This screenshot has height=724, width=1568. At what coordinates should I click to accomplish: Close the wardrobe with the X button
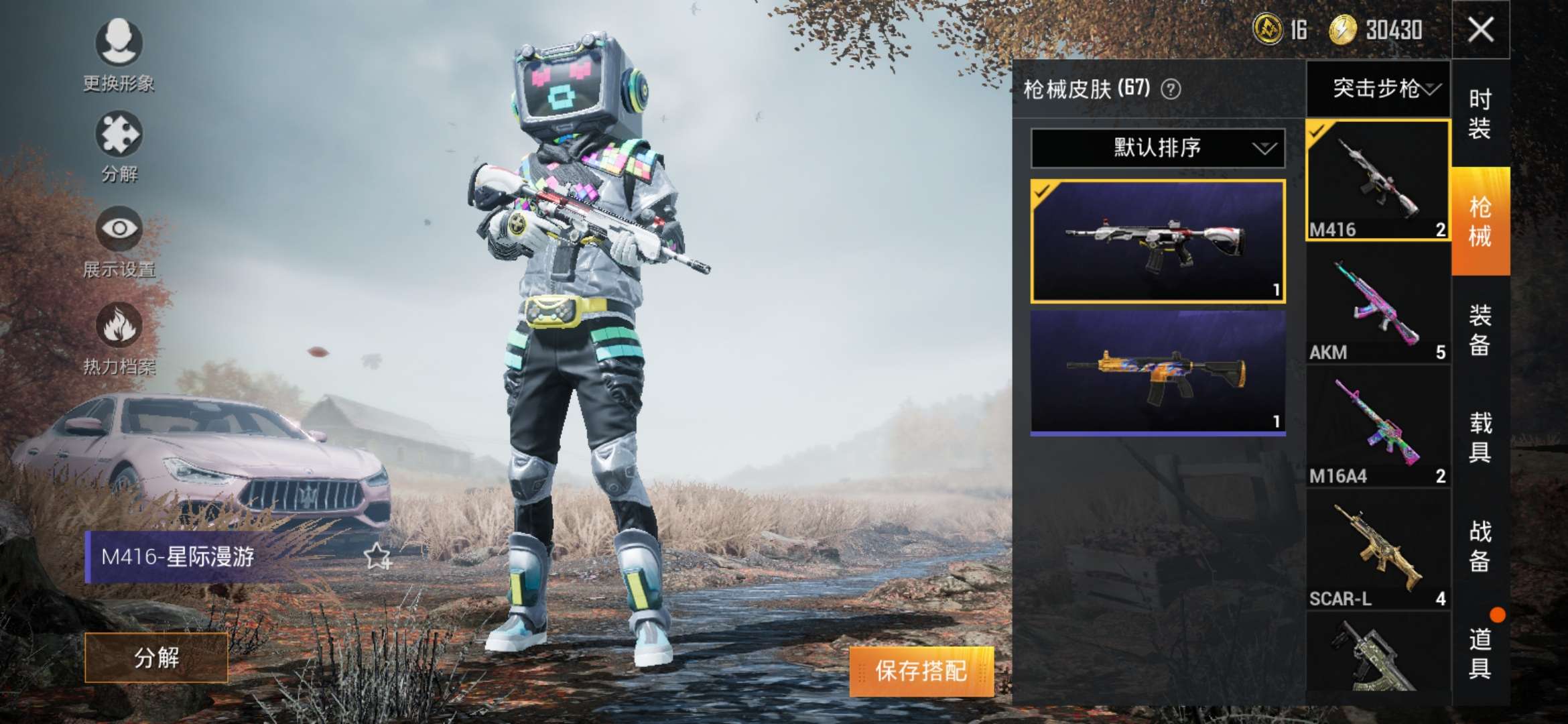click(1480, 30)
